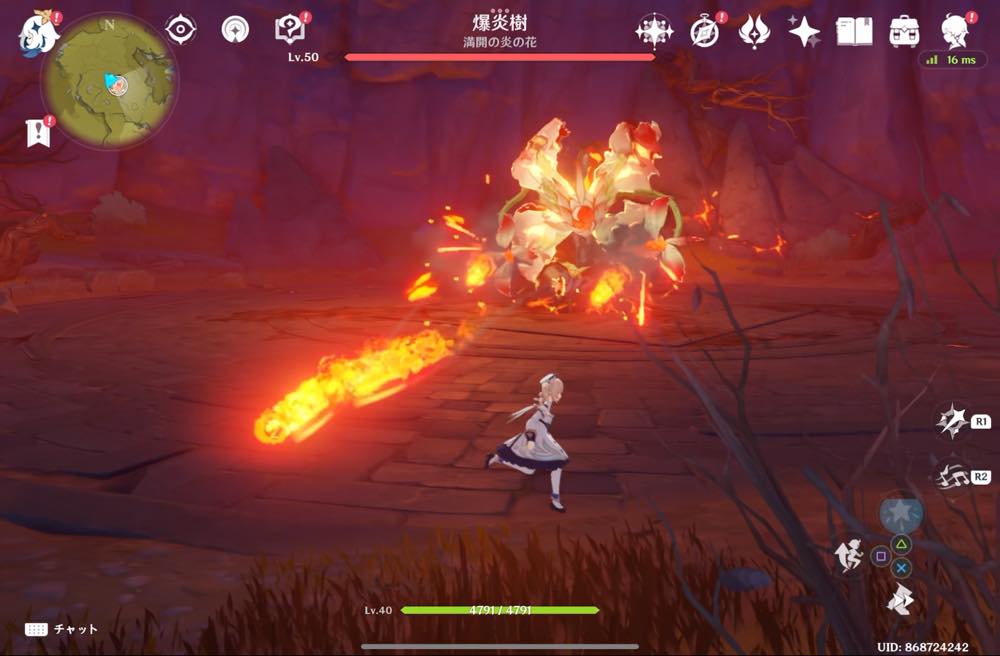Open the flame-shaped battle pass icon
The width and height of the screenshot is (1000, 656).
(x=754, y=31)
